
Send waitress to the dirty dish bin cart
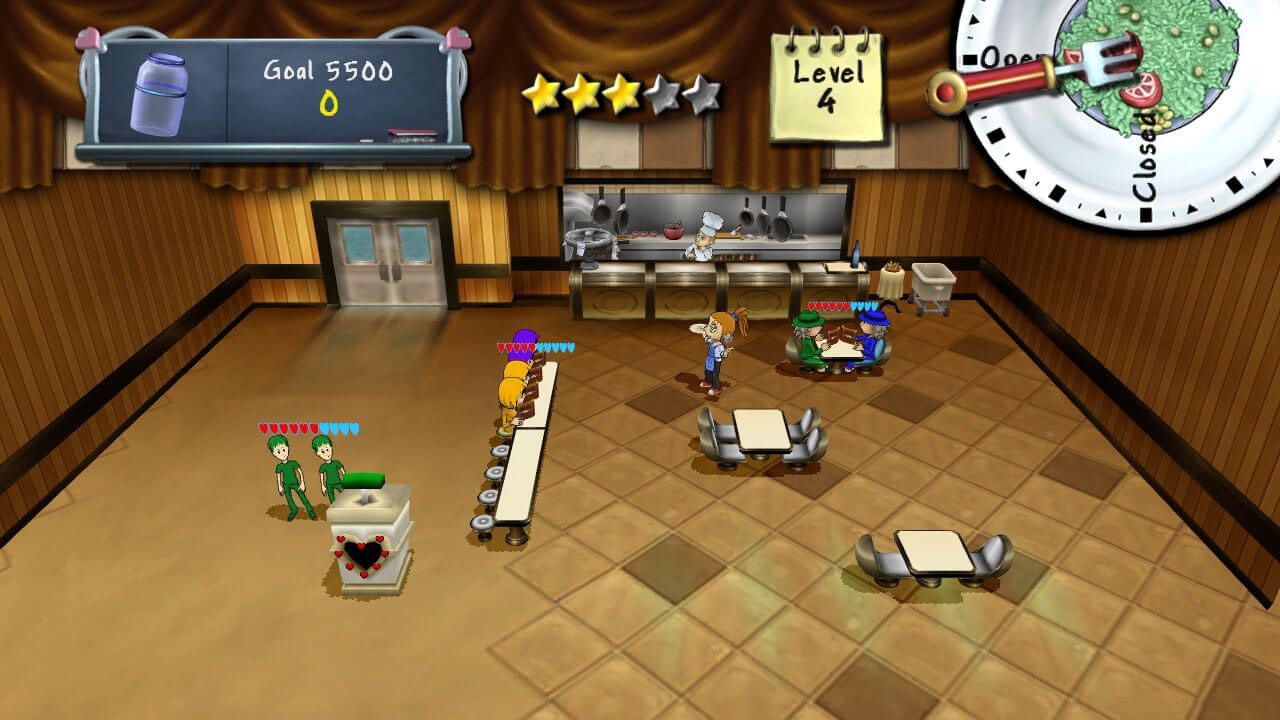pos(932,285)
